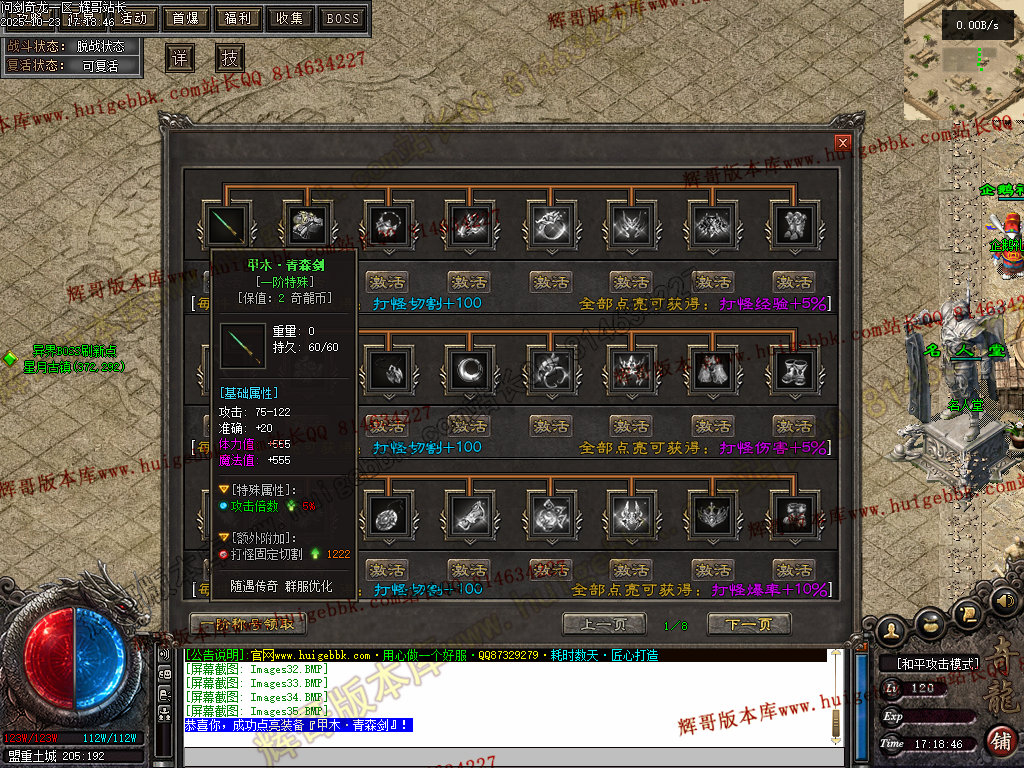Open the scroll icon menu
The image size is (1024, 768).
(967, 612)
